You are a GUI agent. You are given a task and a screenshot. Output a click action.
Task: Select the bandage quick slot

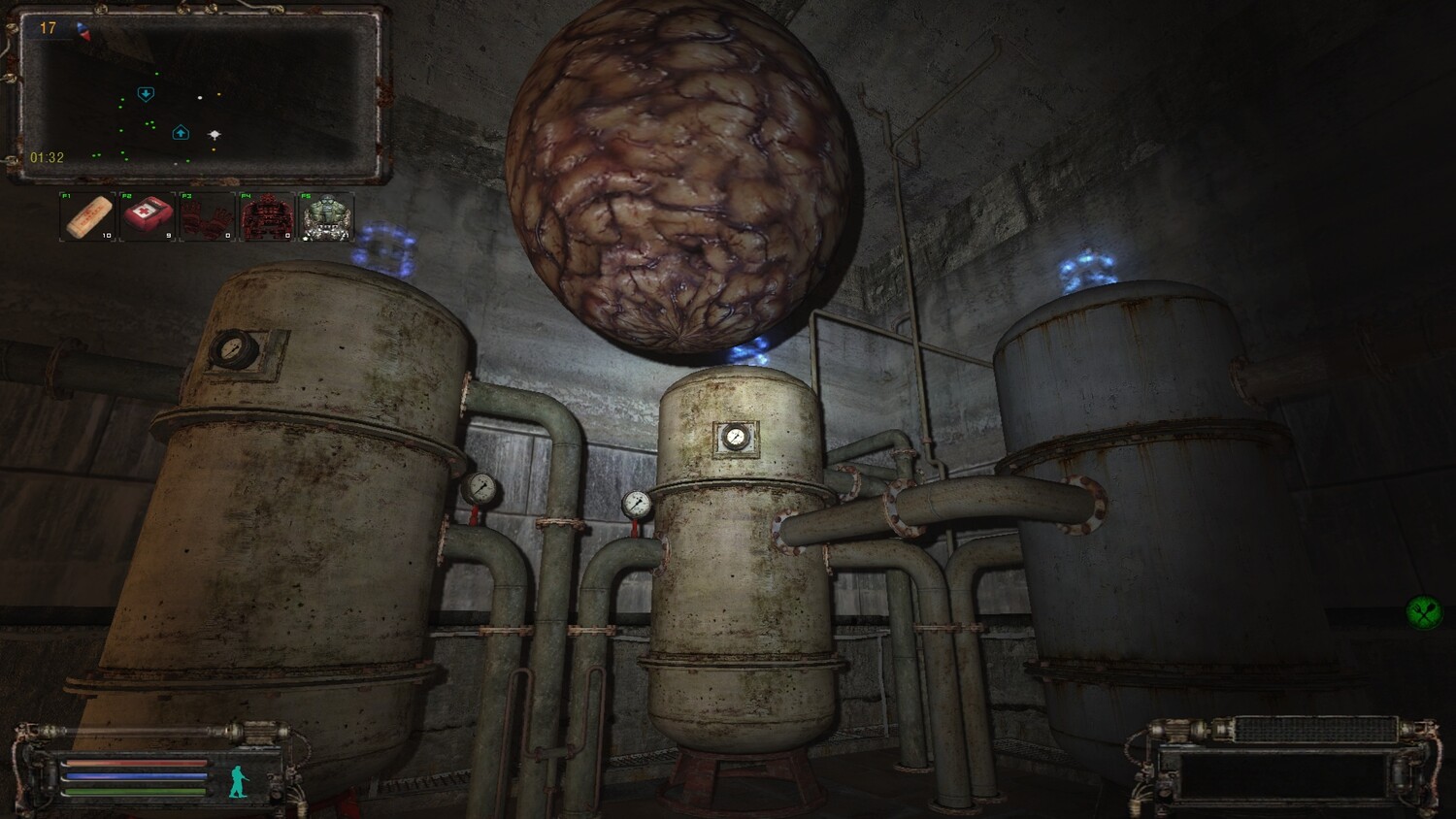click(87, 216)
